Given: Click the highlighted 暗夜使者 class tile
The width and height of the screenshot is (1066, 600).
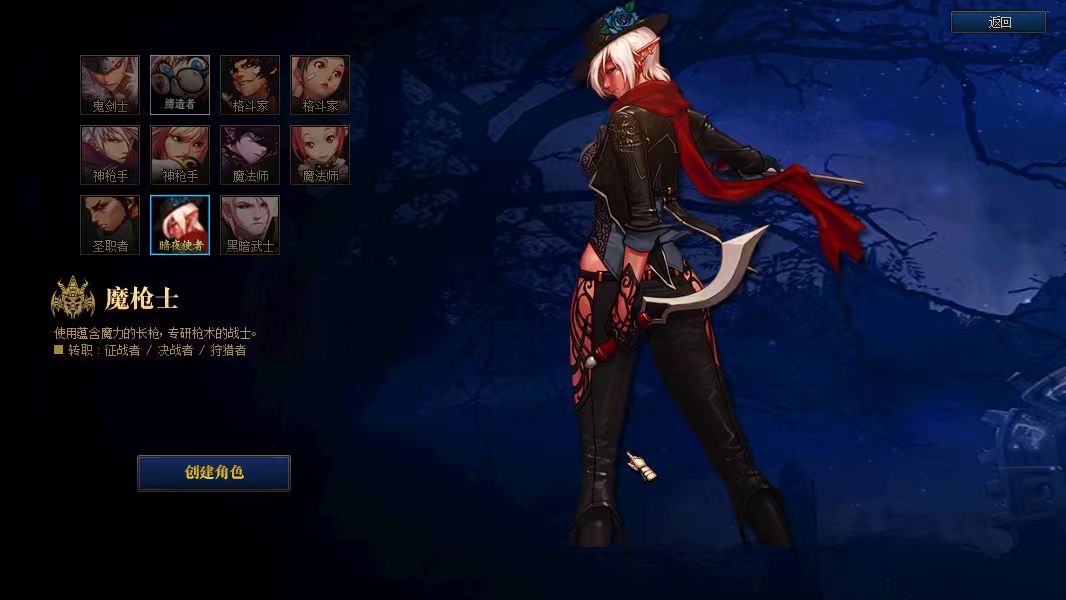Looking at the screenshot, I should 180,225.
